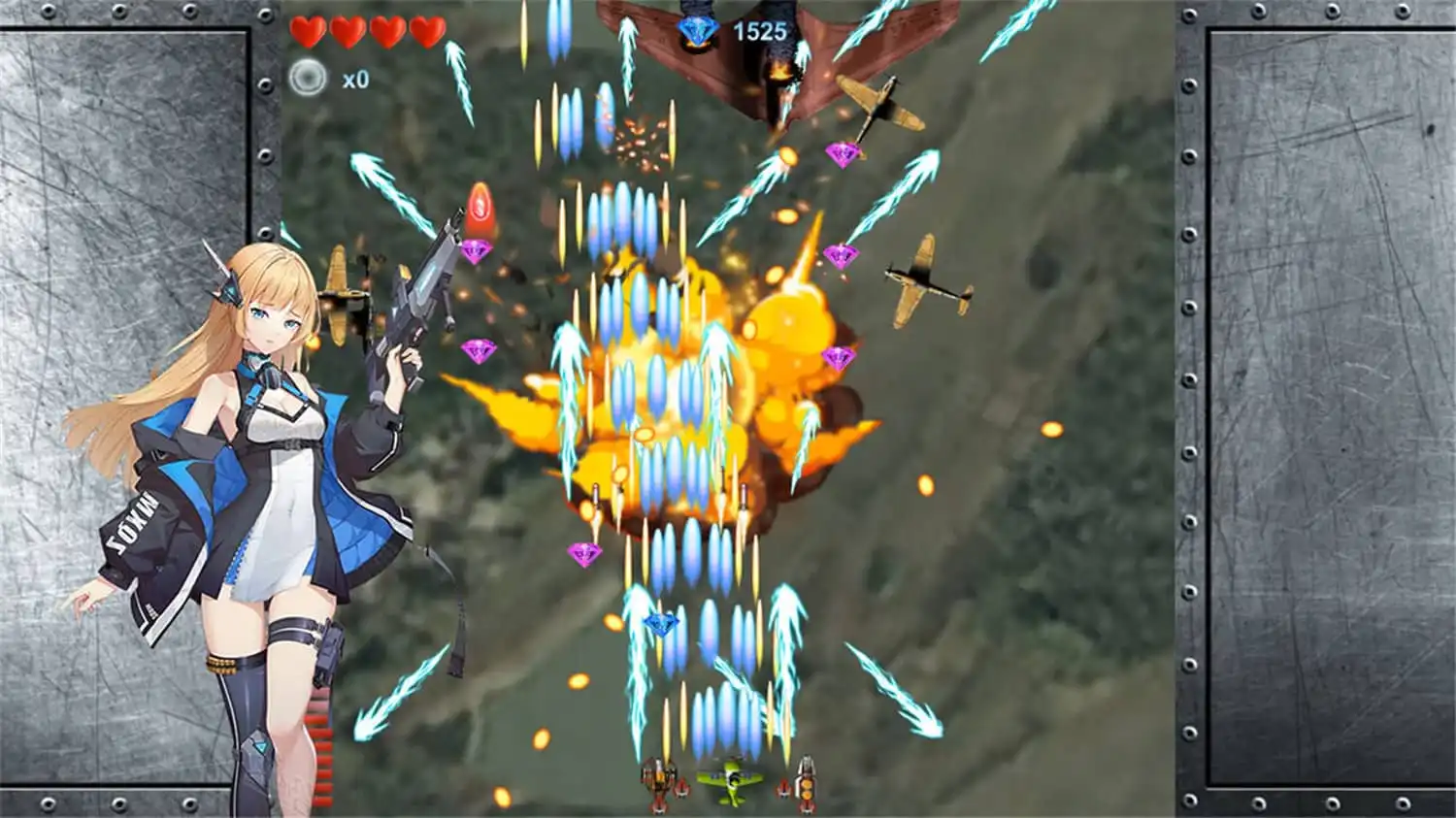Image resolution: width=1456 pixels, height=818 pixels.
Task: Select the bomb icon next to x0
Action: pos(309,74)
